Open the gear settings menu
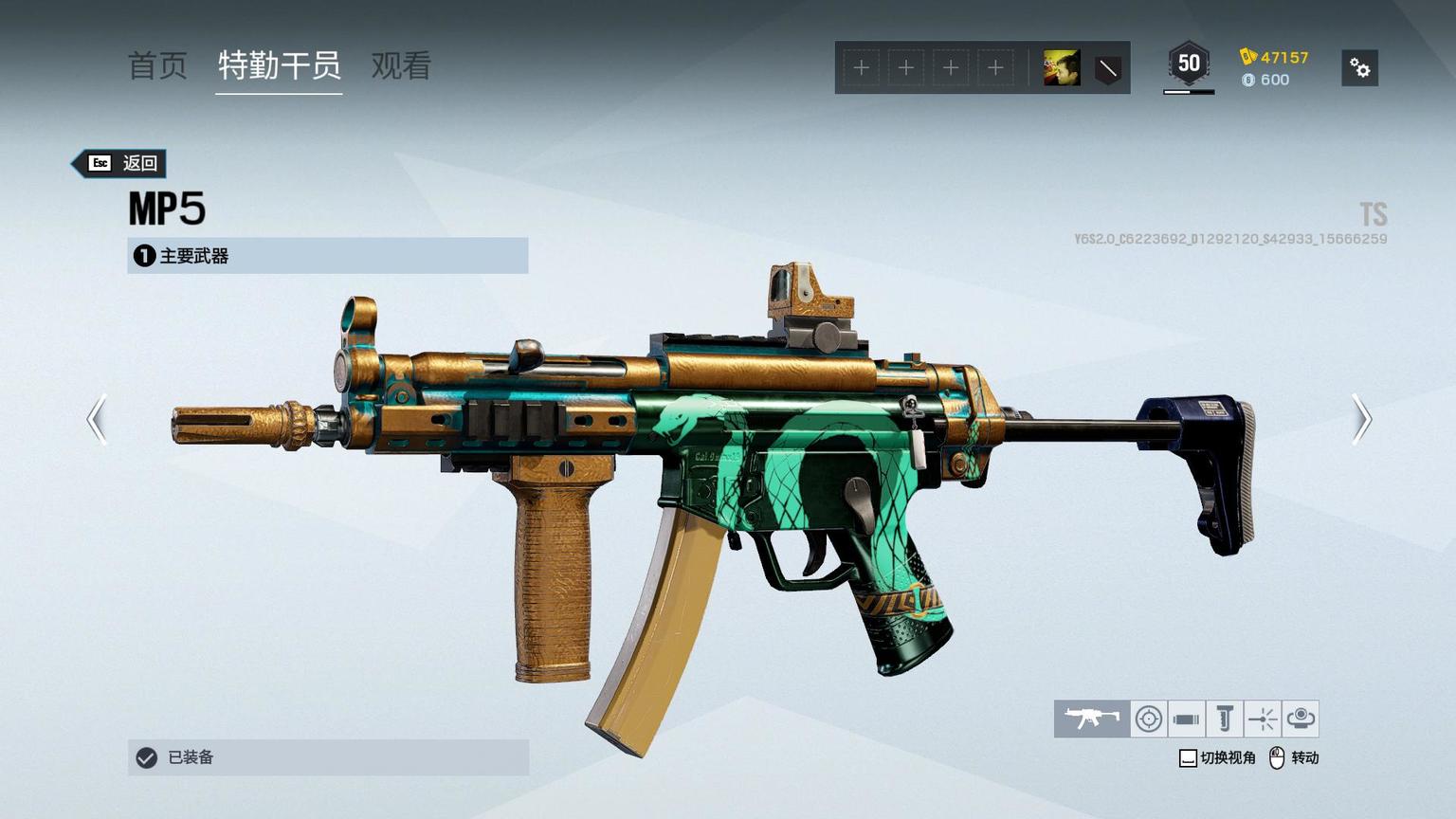This screenshot has height=819, width=1456. (1359, 68)
